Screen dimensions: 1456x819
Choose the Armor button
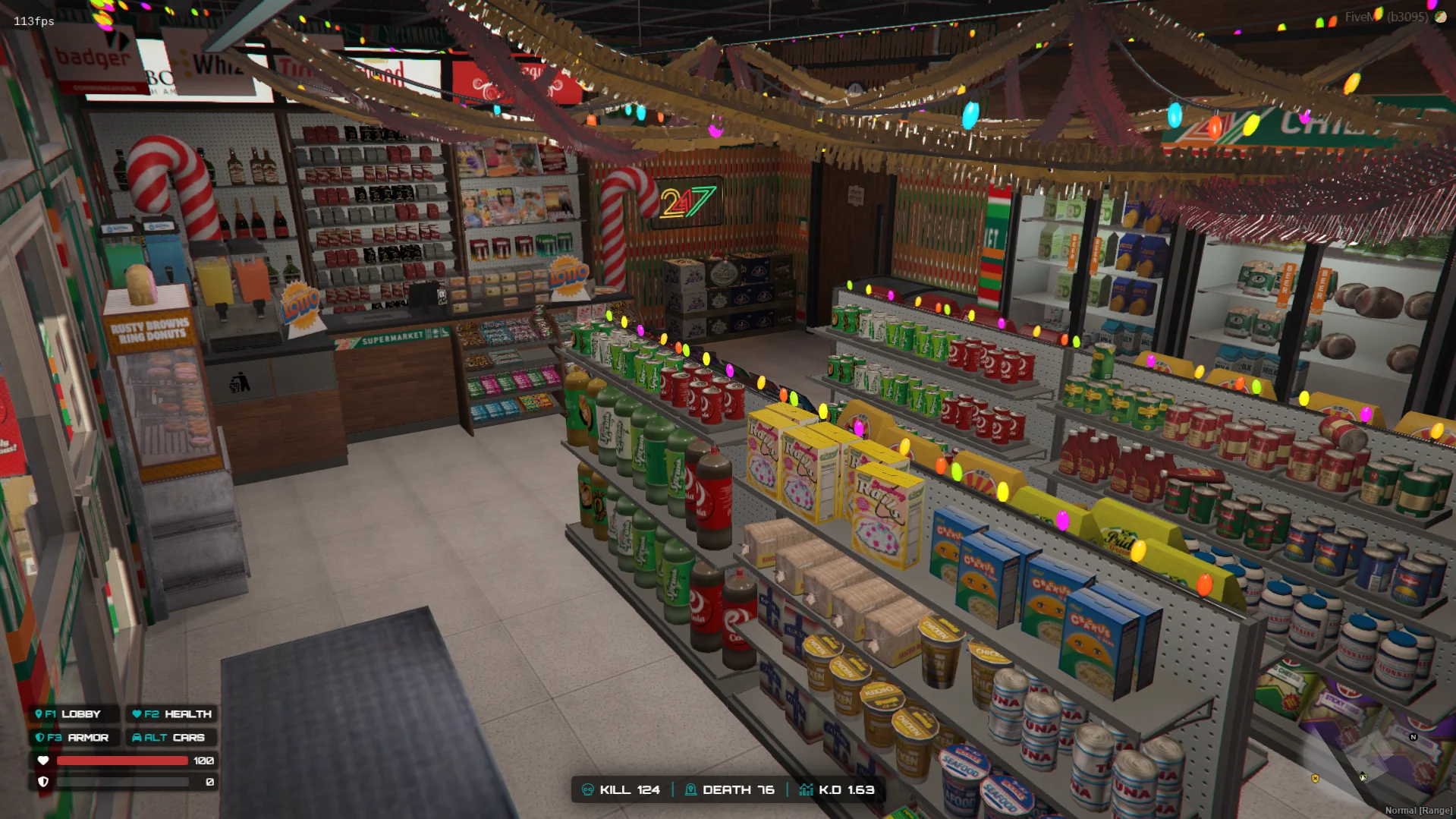pyautogui.click(x=74, y=738)
